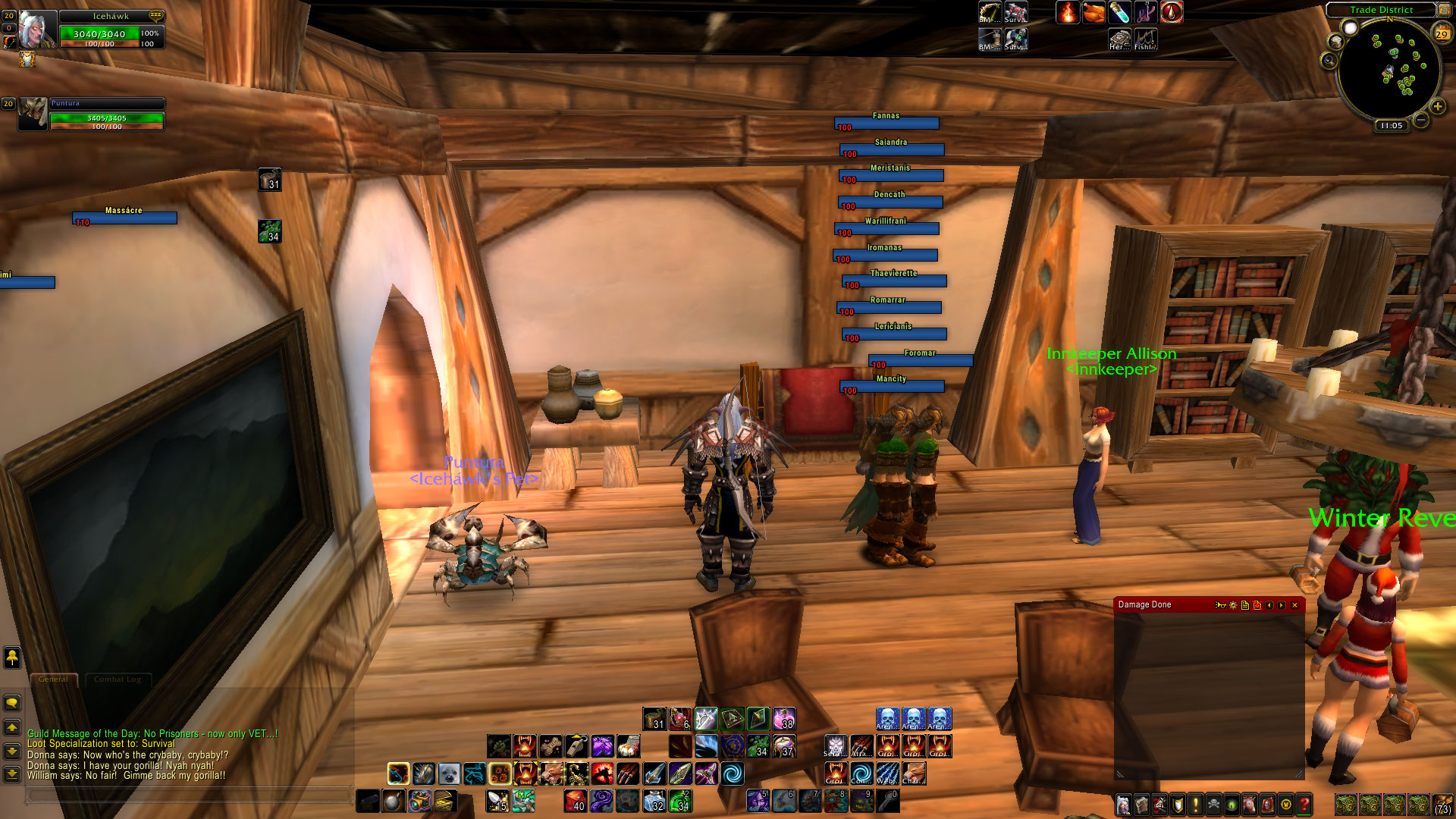The image size is (1456, 819).
Task: Open the character info micro button
Action: click(1123, 804)
